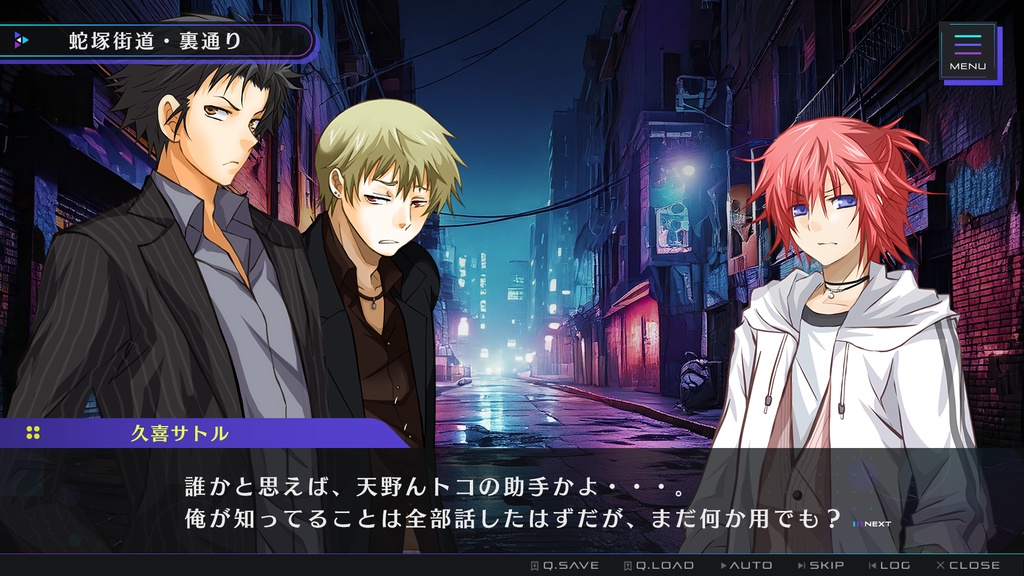Viewport: 1024px width, 576px height.
Task: Advance dialogue with the NEXT indicator
Action: coord(872,523)
